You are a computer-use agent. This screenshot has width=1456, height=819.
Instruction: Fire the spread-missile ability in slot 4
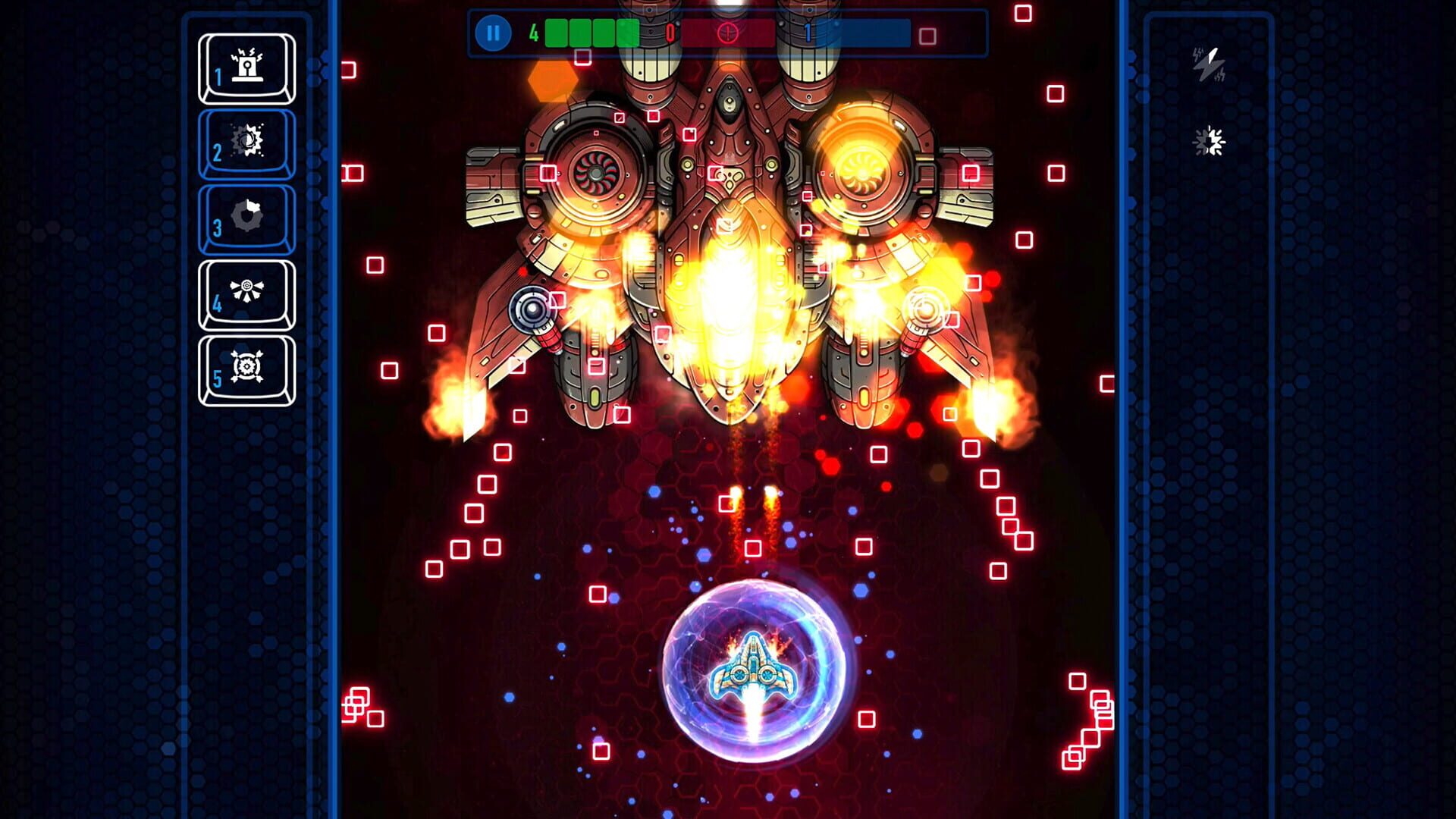[246, 290]
